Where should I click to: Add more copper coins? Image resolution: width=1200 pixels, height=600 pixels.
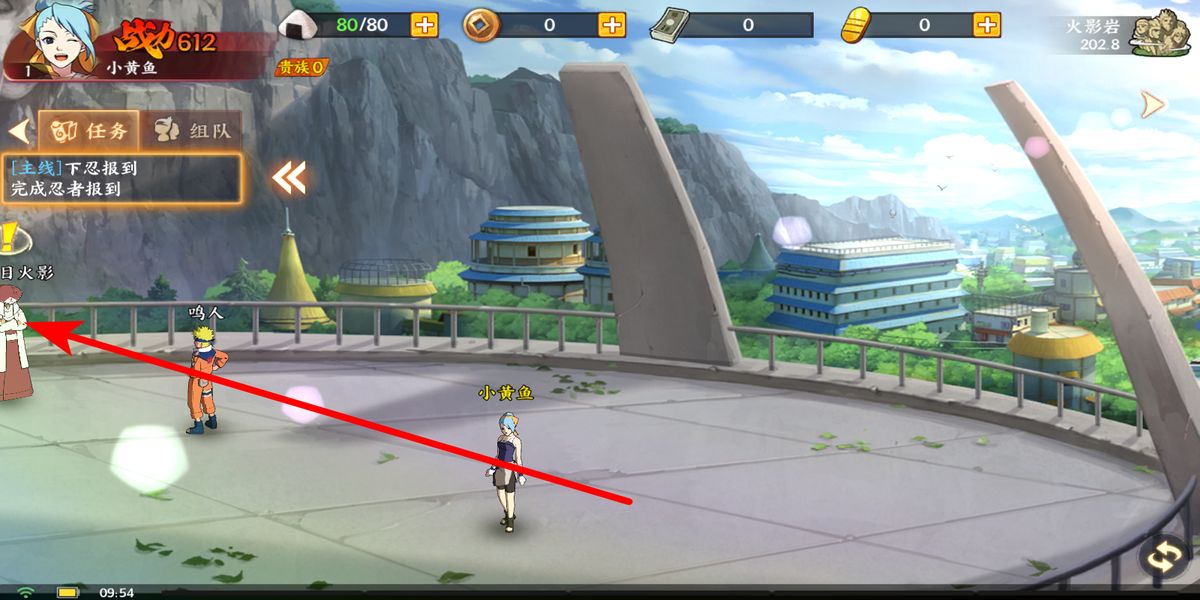(x=612, y=24)
